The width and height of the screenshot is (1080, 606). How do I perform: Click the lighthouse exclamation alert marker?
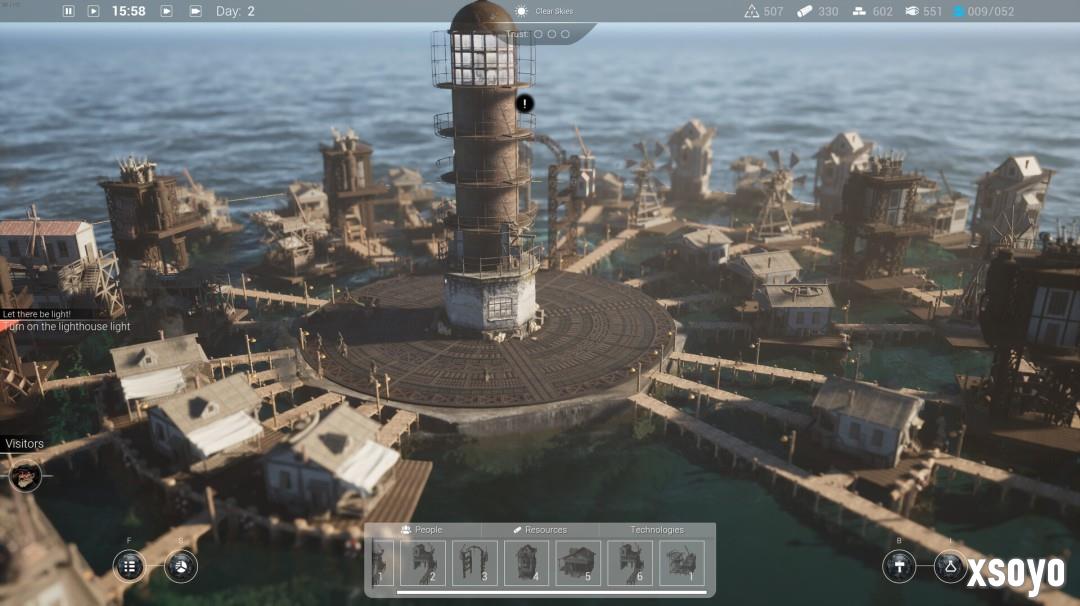tap(525, 103)
